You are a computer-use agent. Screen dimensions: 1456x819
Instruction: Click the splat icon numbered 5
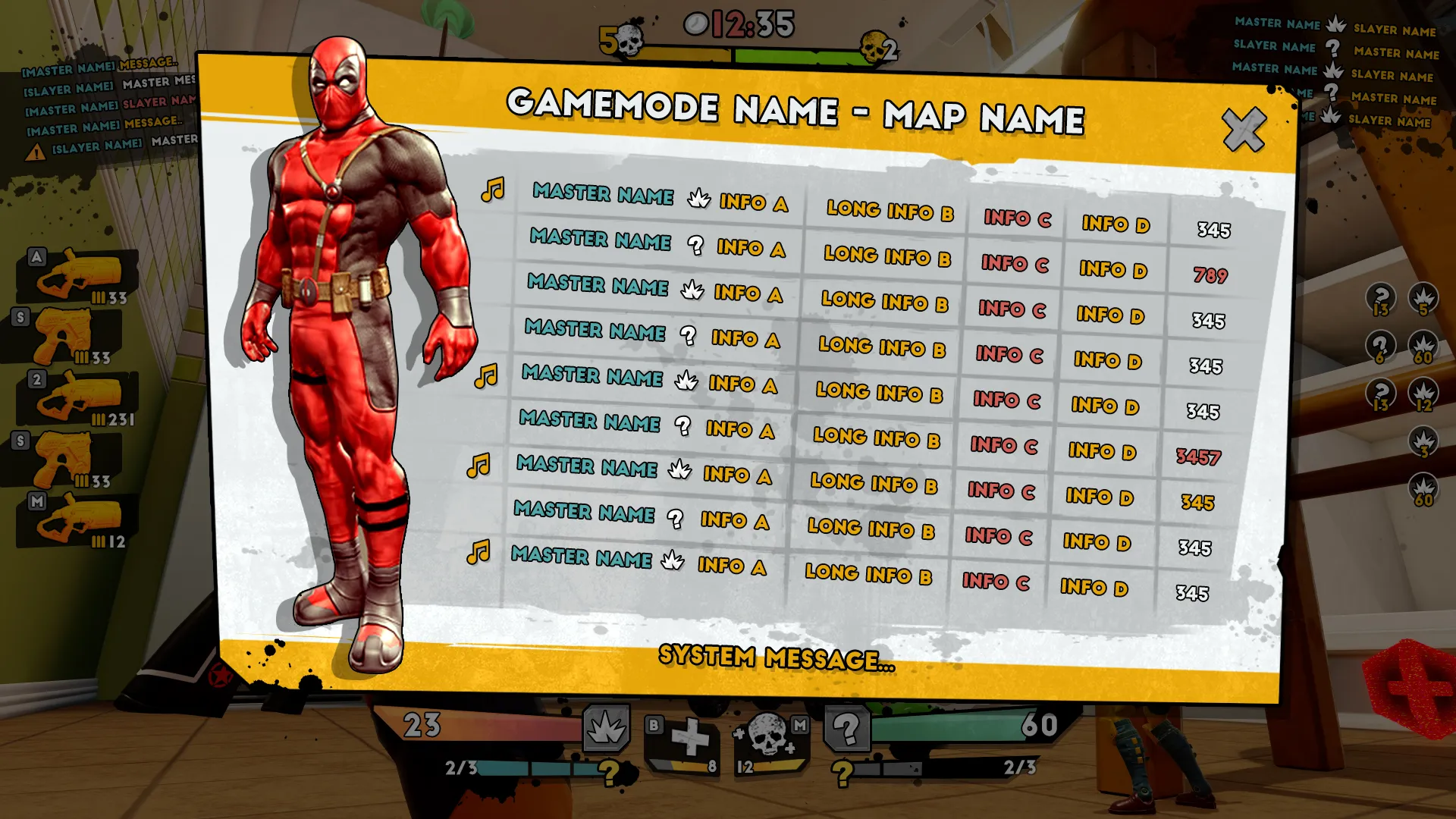(x=1423, y=300)
